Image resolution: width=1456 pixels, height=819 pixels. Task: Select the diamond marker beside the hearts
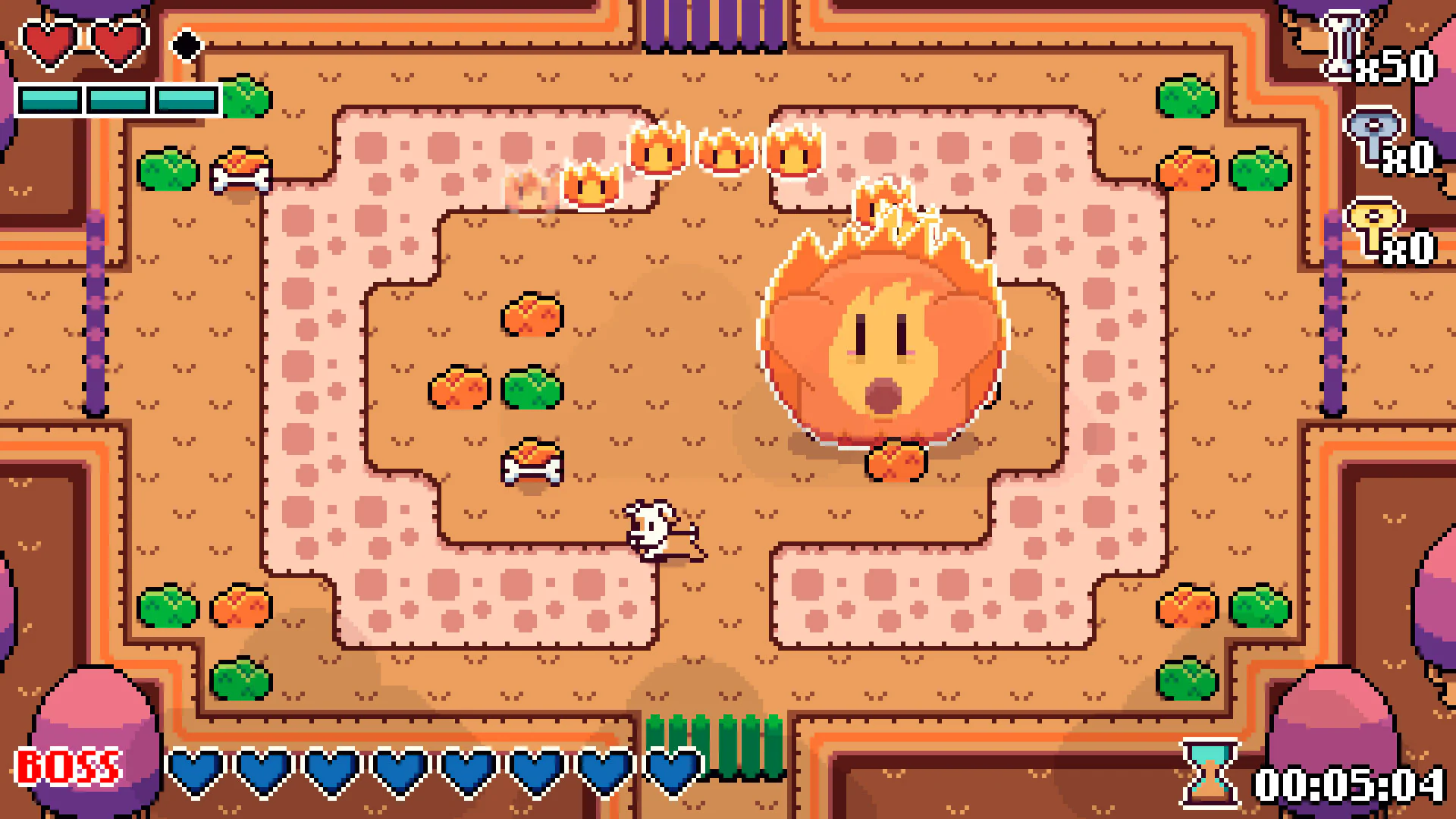click(184, 43)
